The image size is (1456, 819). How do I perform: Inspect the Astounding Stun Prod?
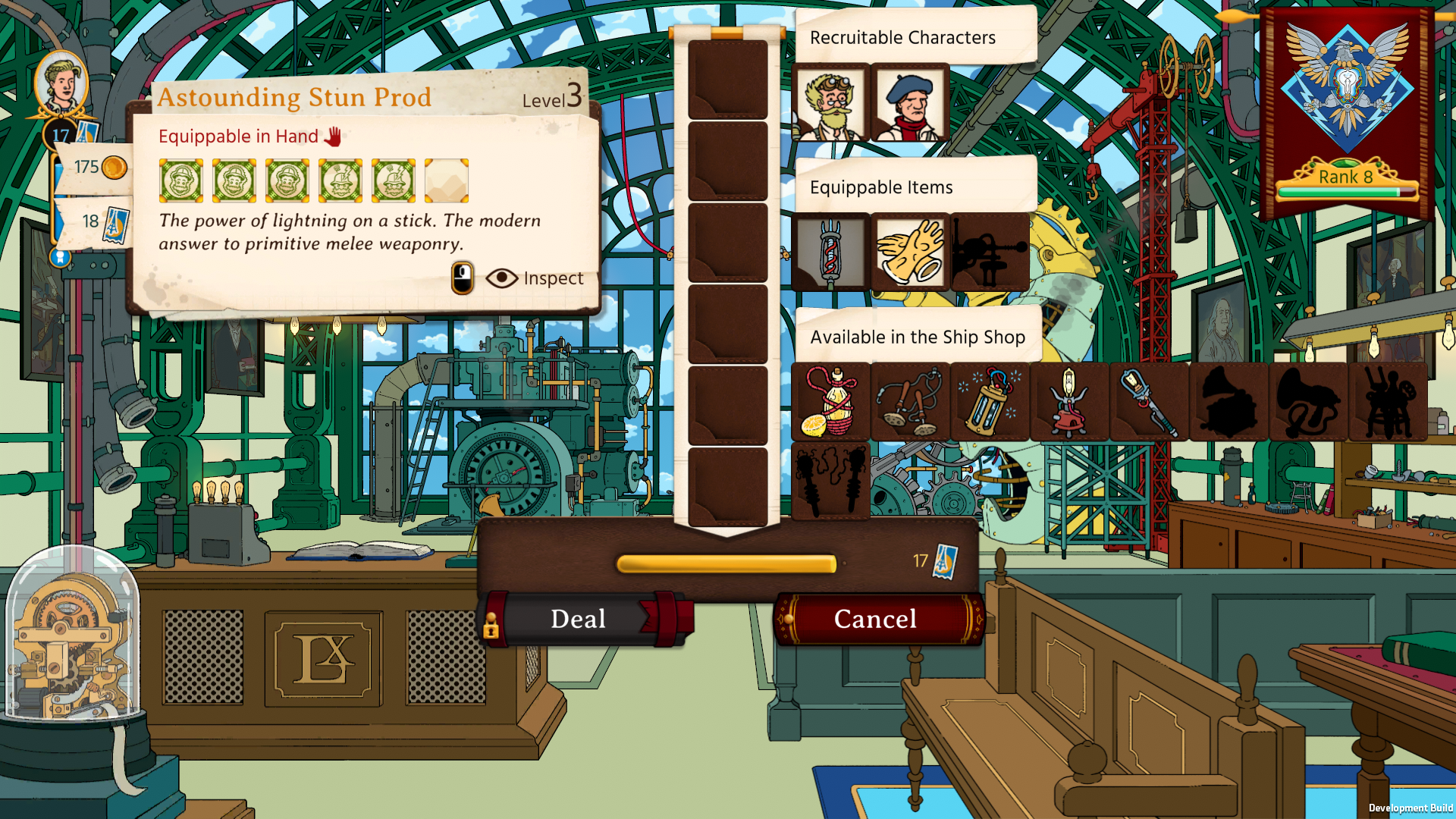(x=535, y=278)
